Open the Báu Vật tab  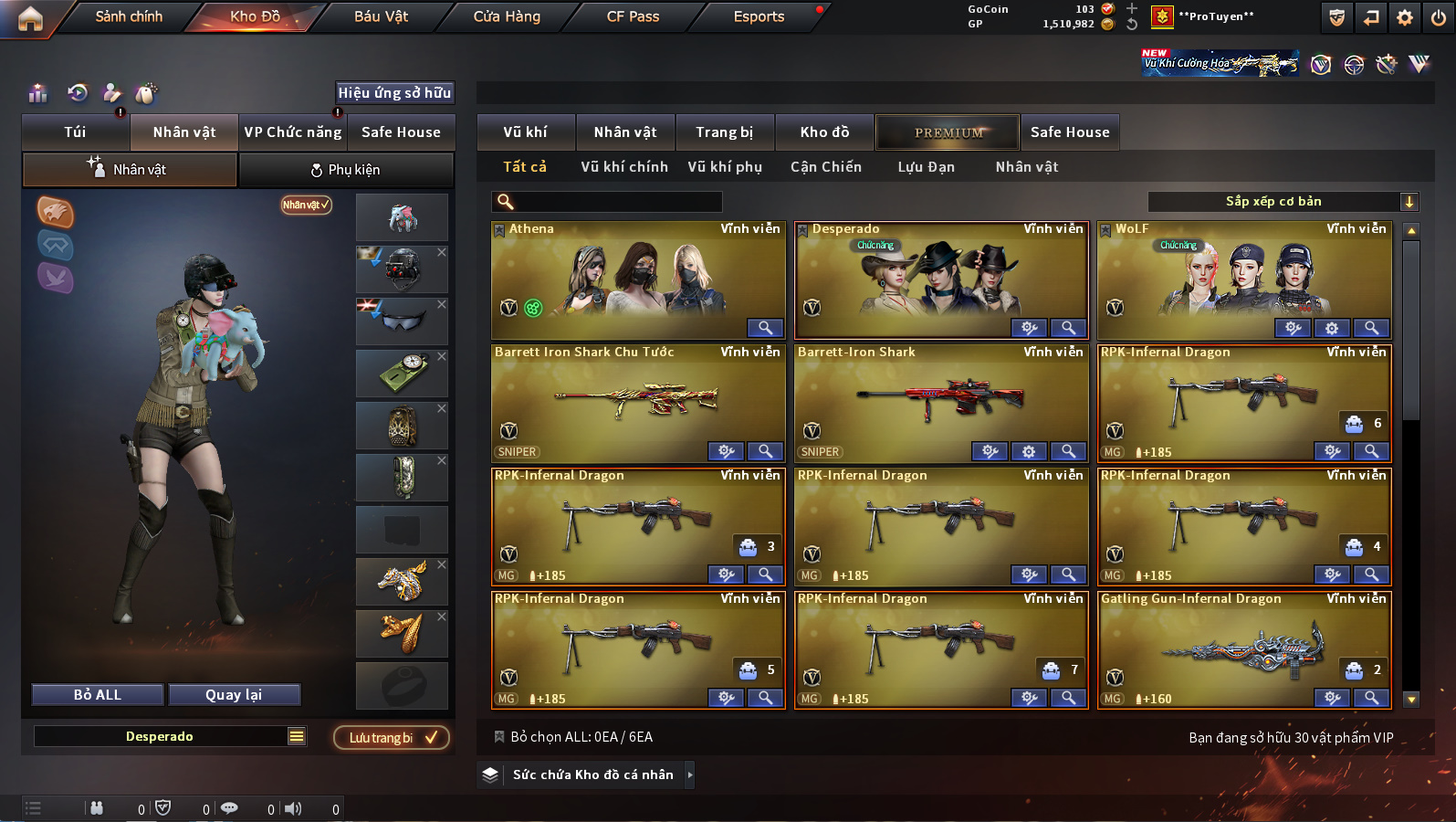click(x=381, y=16)
